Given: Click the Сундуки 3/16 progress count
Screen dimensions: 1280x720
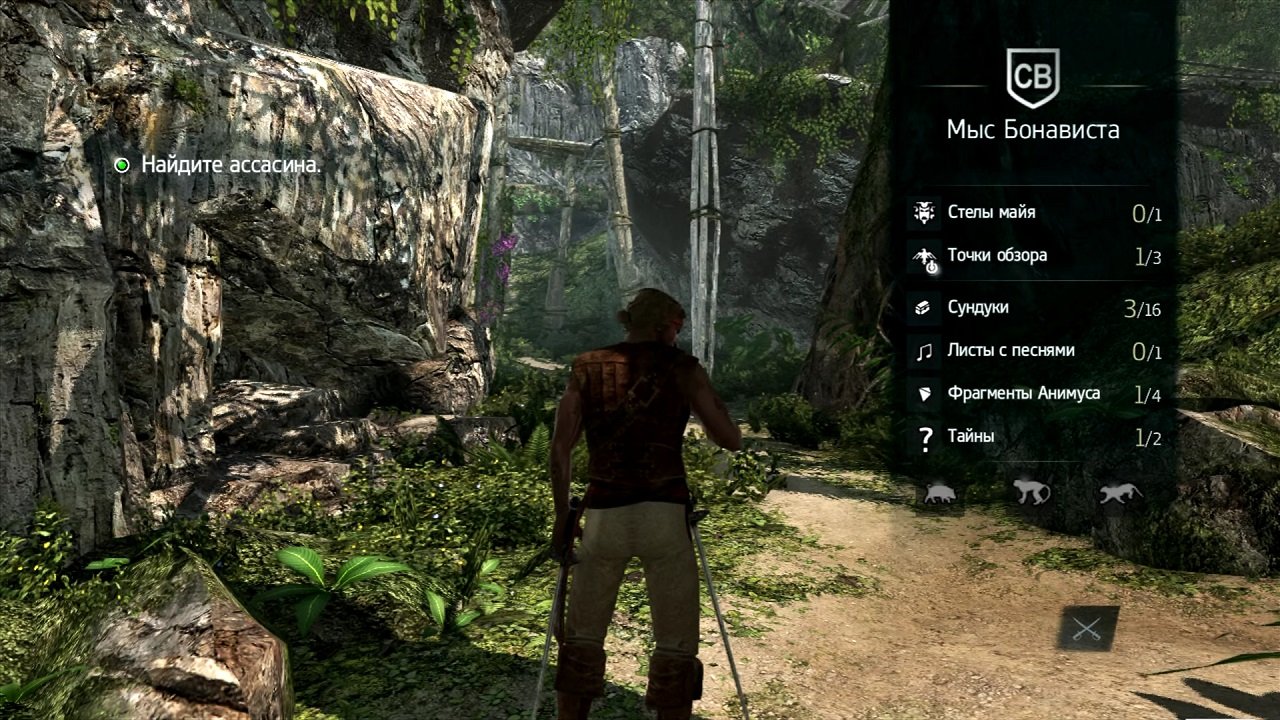Looking at the screenshot, I should [1143, 309].
